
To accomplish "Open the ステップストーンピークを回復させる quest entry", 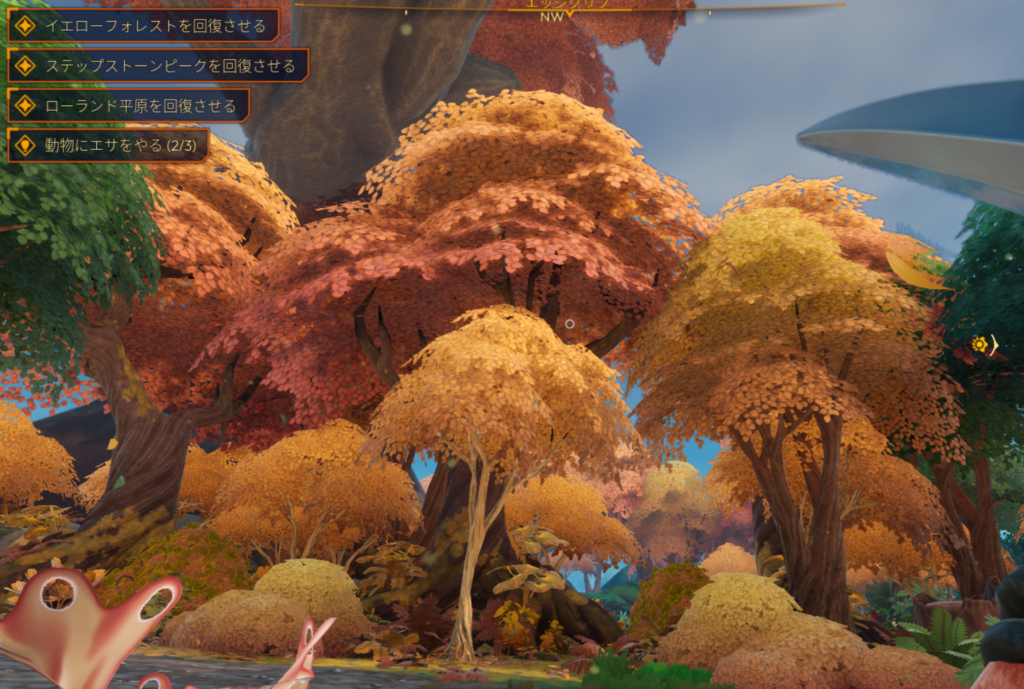I will [x=159, y=66].
